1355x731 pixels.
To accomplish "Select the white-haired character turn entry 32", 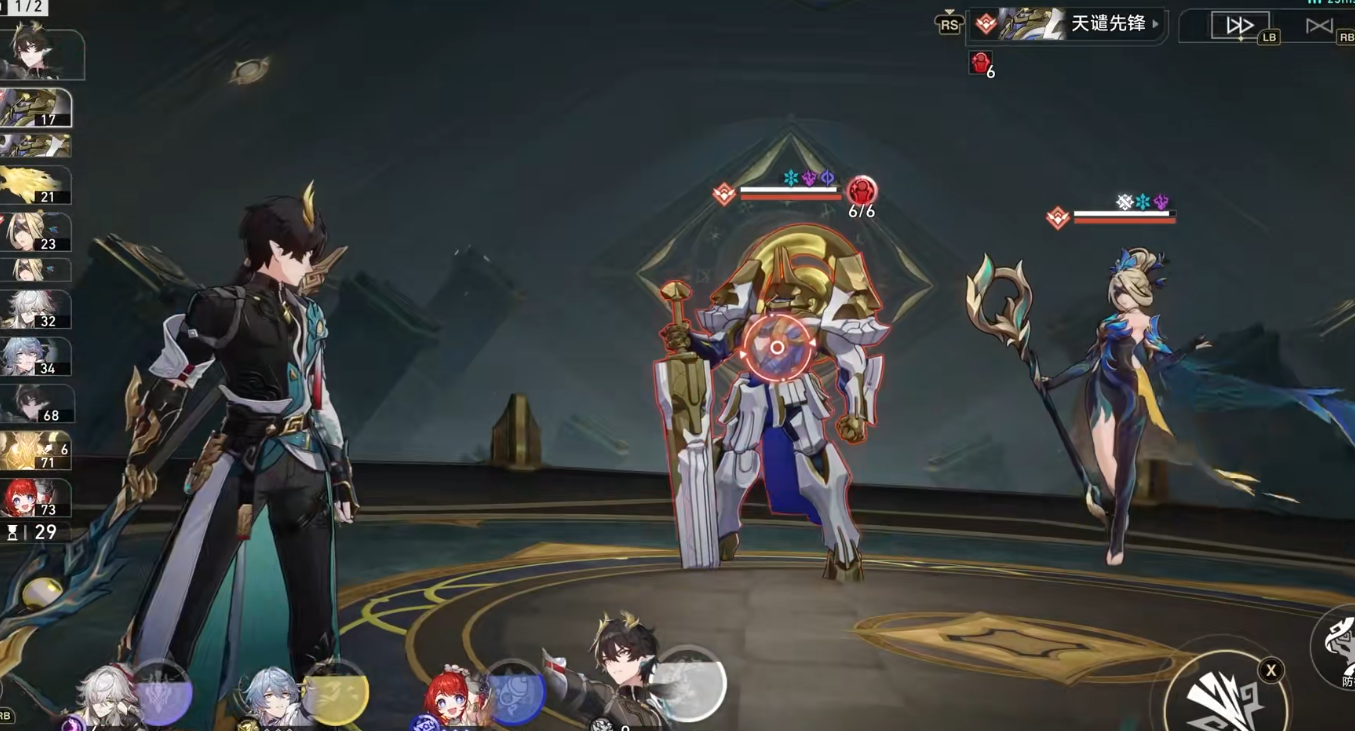I will 36,310.
